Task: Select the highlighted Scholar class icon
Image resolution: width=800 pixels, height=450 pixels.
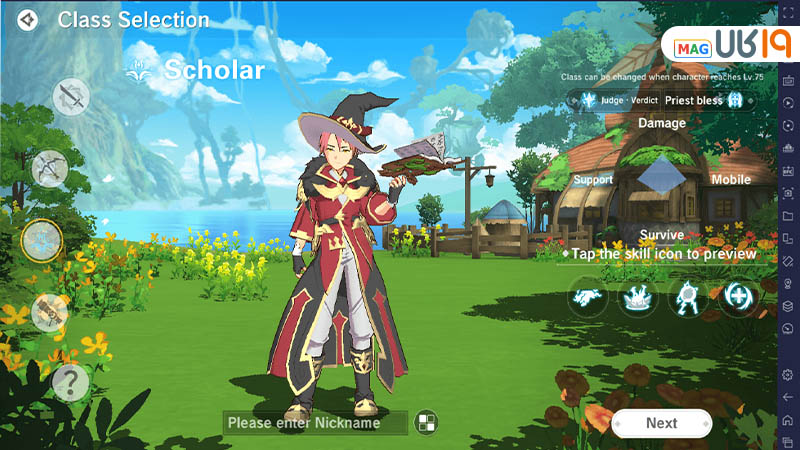Action: tap(42, 240)
